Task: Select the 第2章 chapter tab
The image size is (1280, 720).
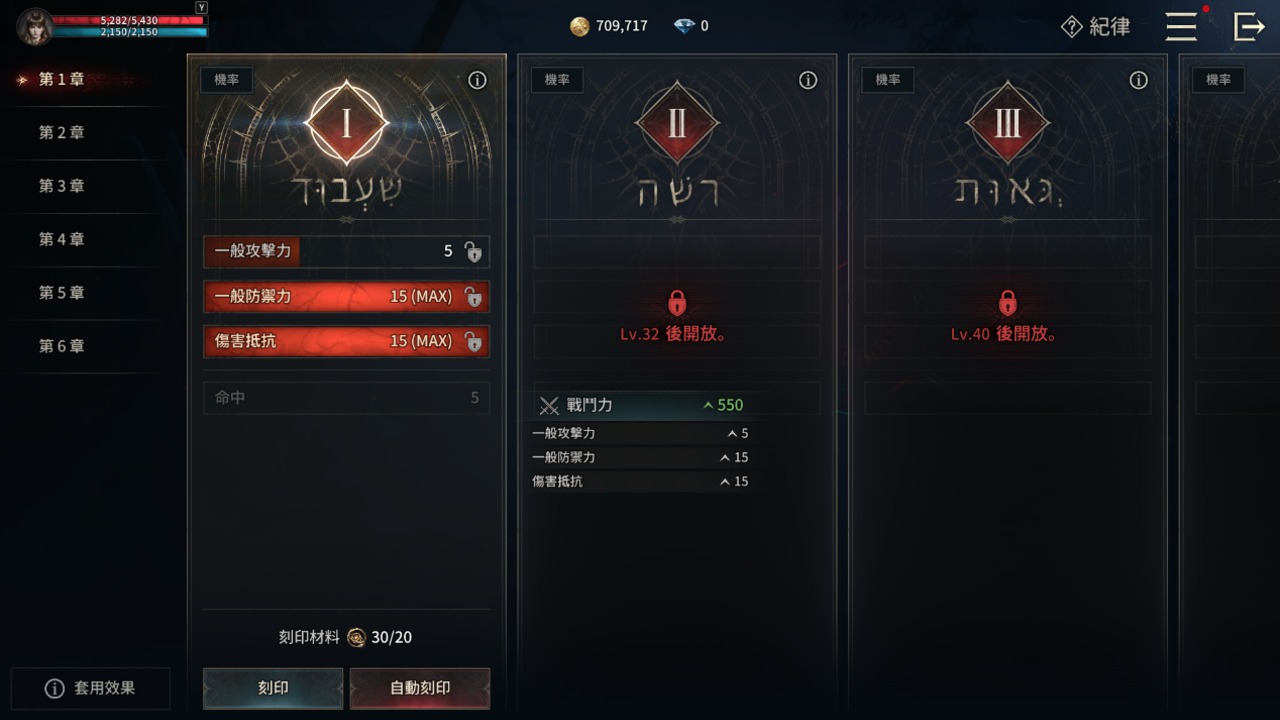Action: click(61, 133)
